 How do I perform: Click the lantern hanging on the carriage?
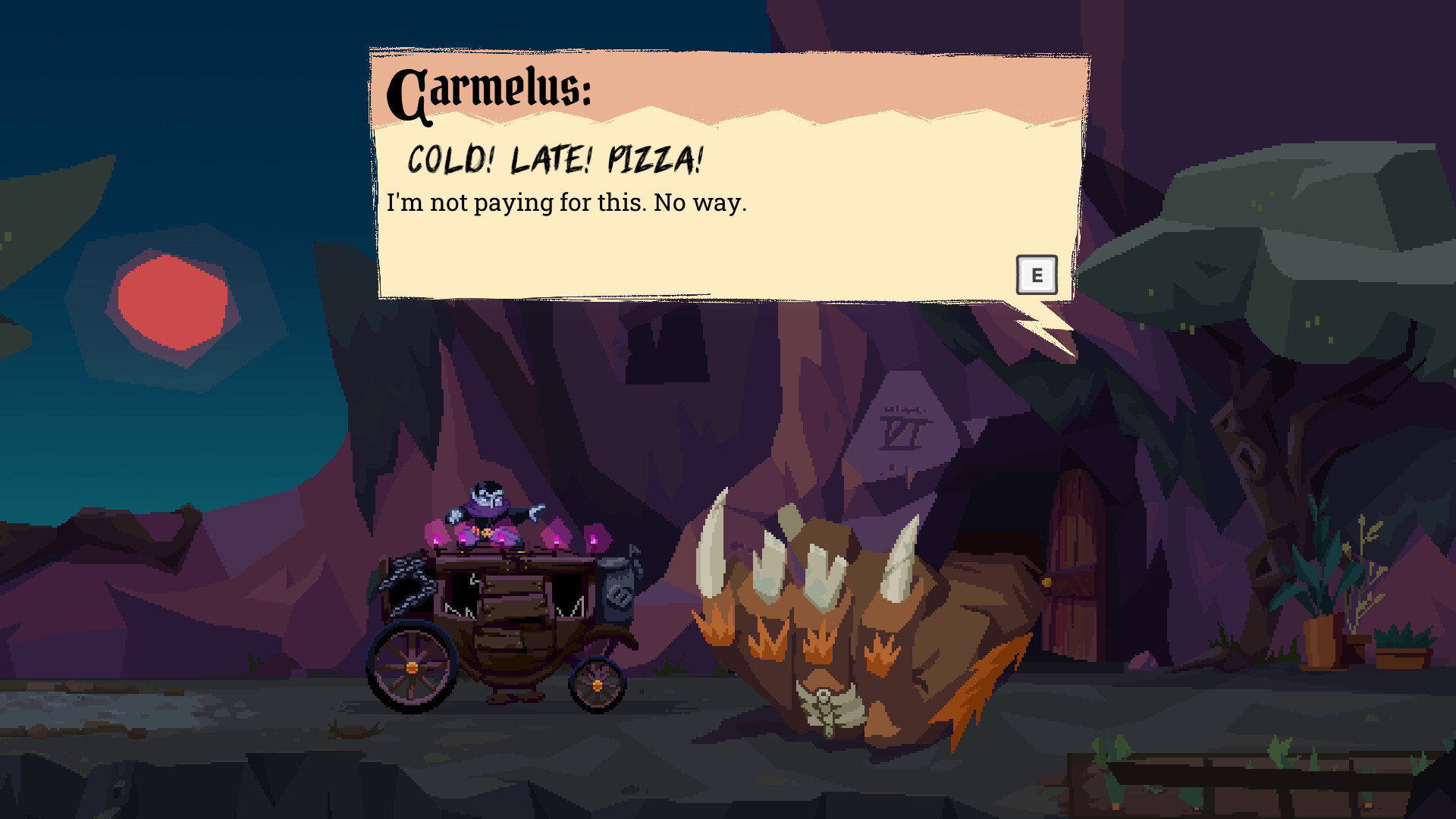point(616,591)
